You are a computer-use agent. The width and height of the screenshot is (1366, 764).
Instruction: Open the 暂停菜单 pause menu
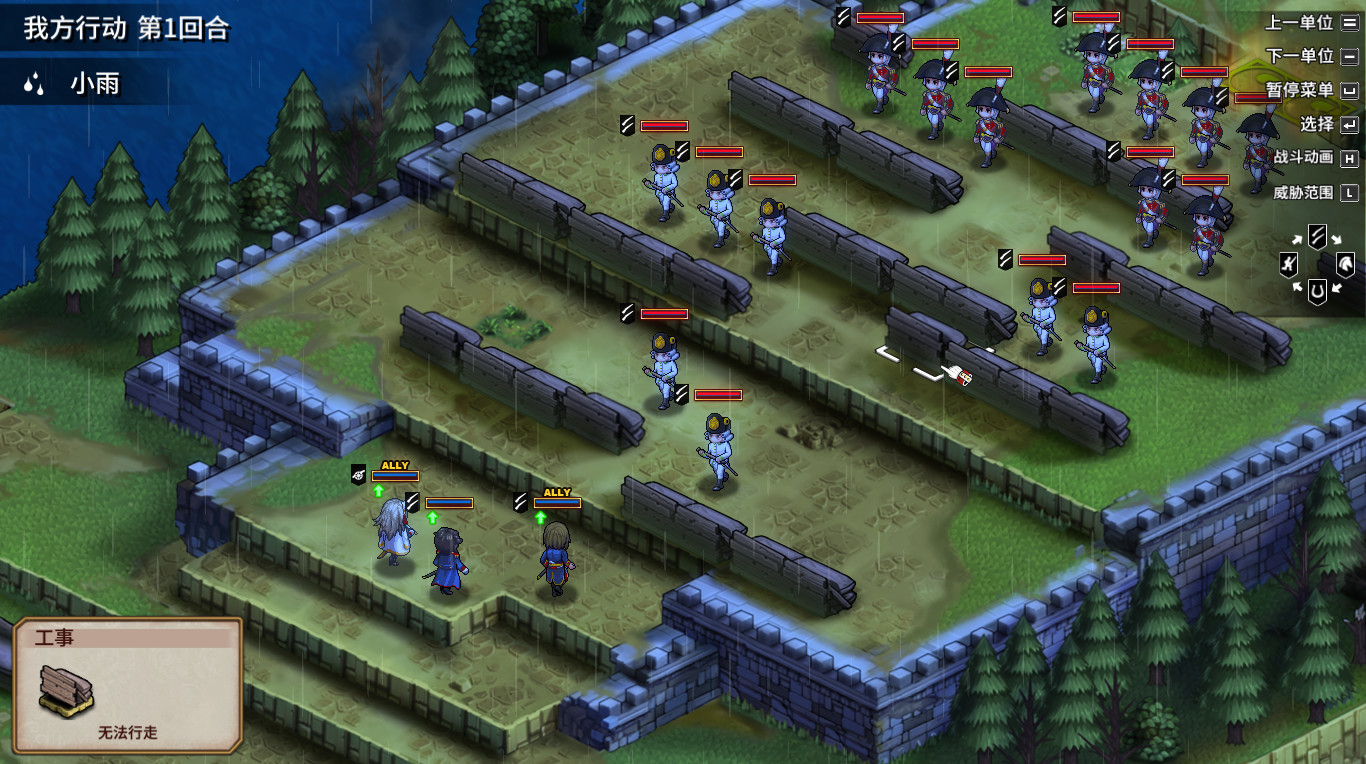(1299, 91)
